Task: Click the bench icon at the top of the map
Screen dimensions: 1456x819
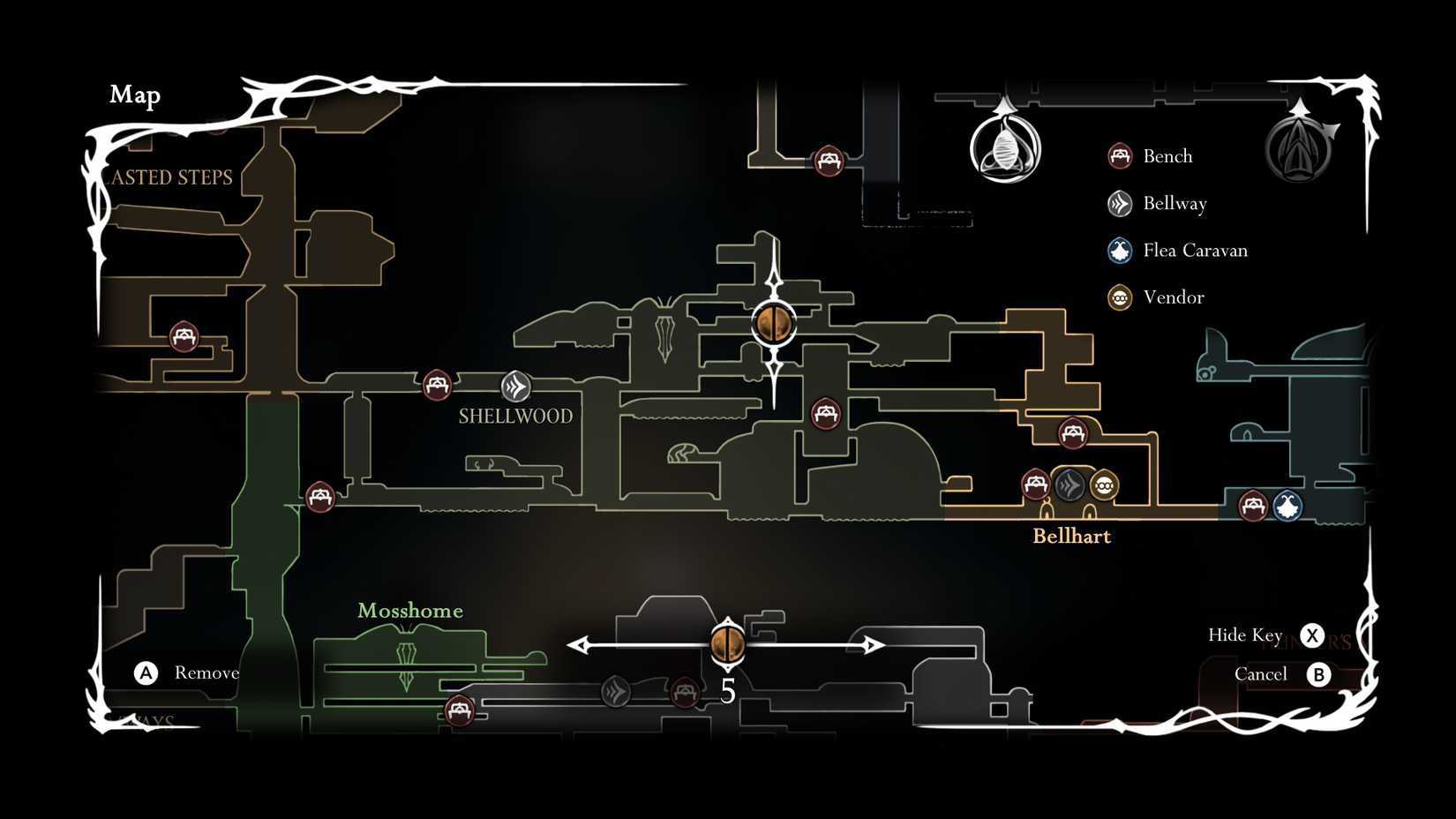Action: point(828,162)
